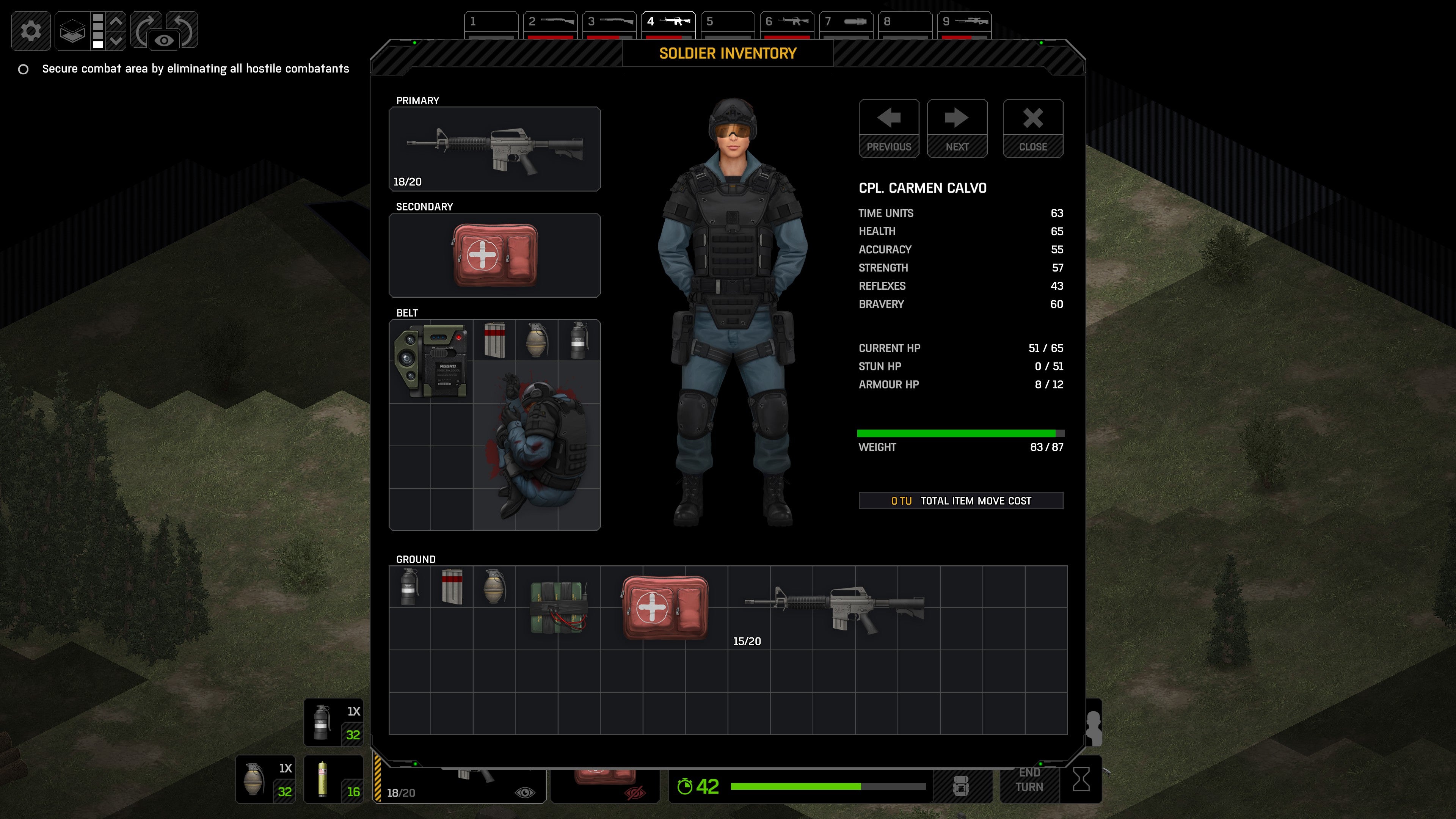
Task: Toggle reaction fire eye on the equipped rifle
Action: pyautogui.click(x=526, y=792)
